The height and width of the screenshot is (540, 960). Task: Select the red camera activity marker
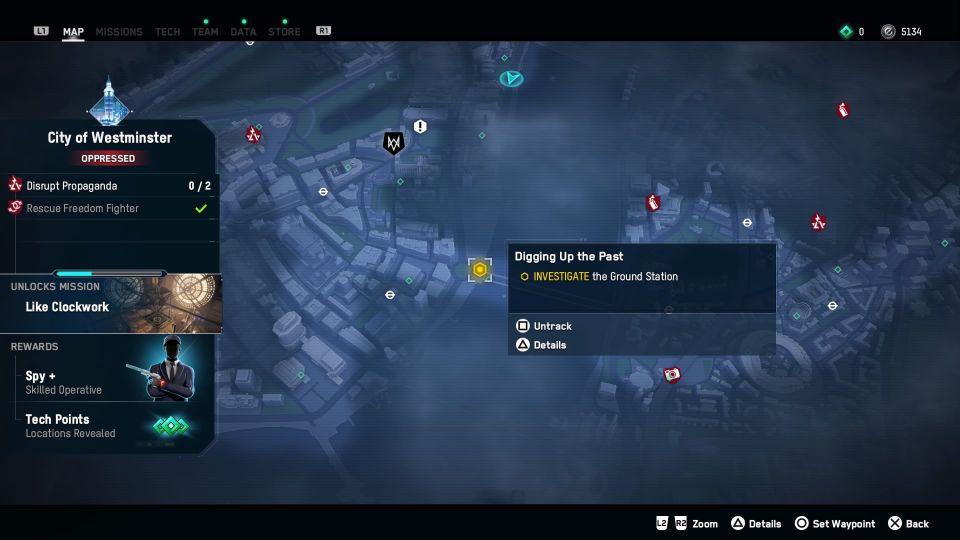672,375
